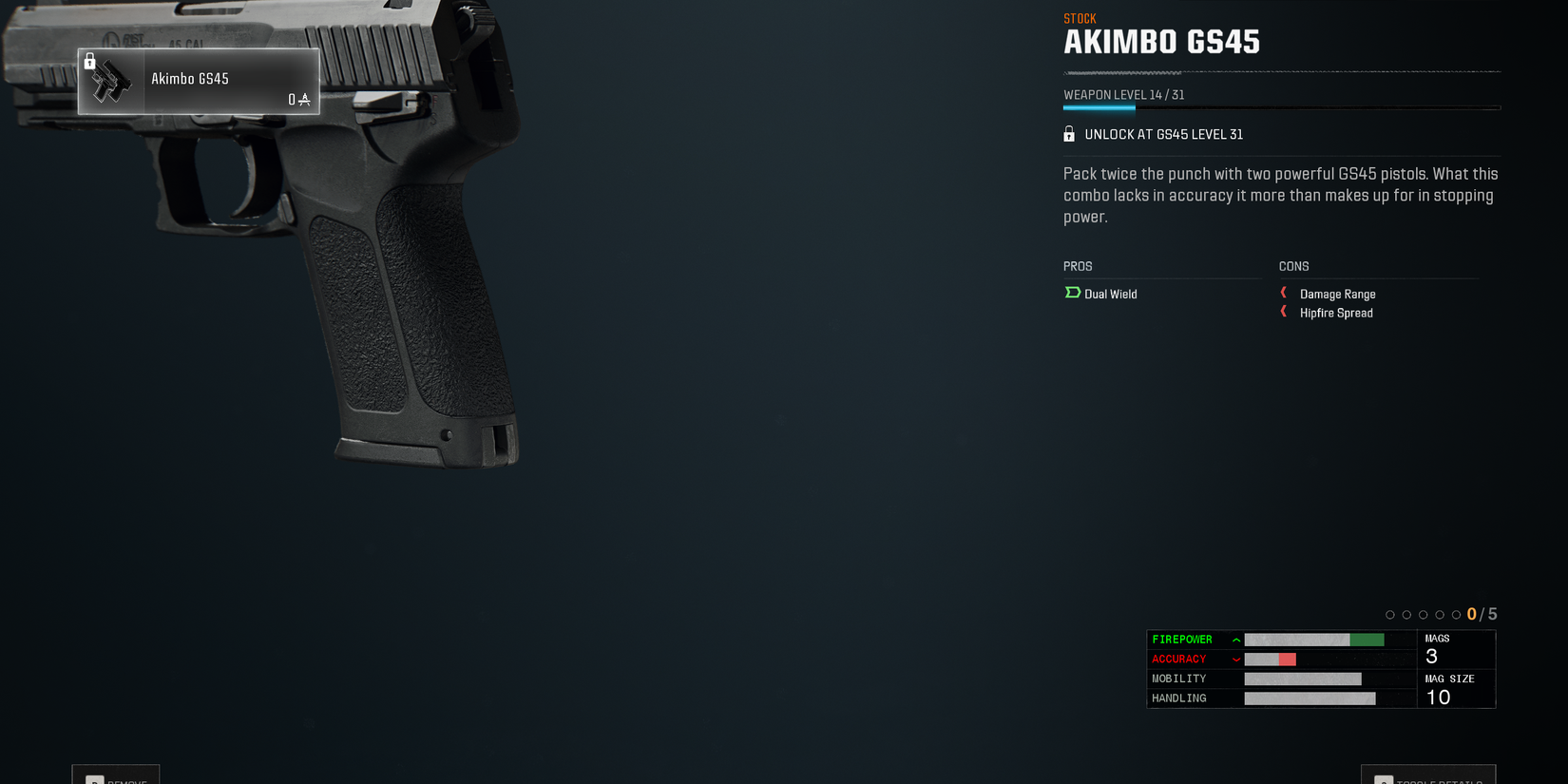Select the third attachment slot circle
Screen dimensions: 1568x784
pos(1423,614)
